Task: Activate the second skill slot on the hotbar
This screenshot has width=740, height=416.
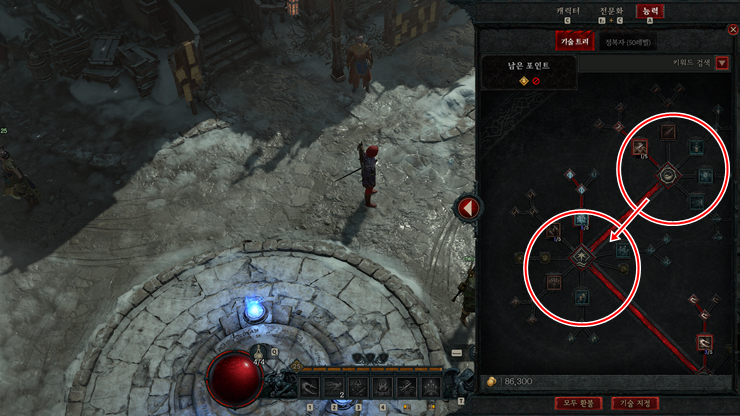Action: click(335, 387)
